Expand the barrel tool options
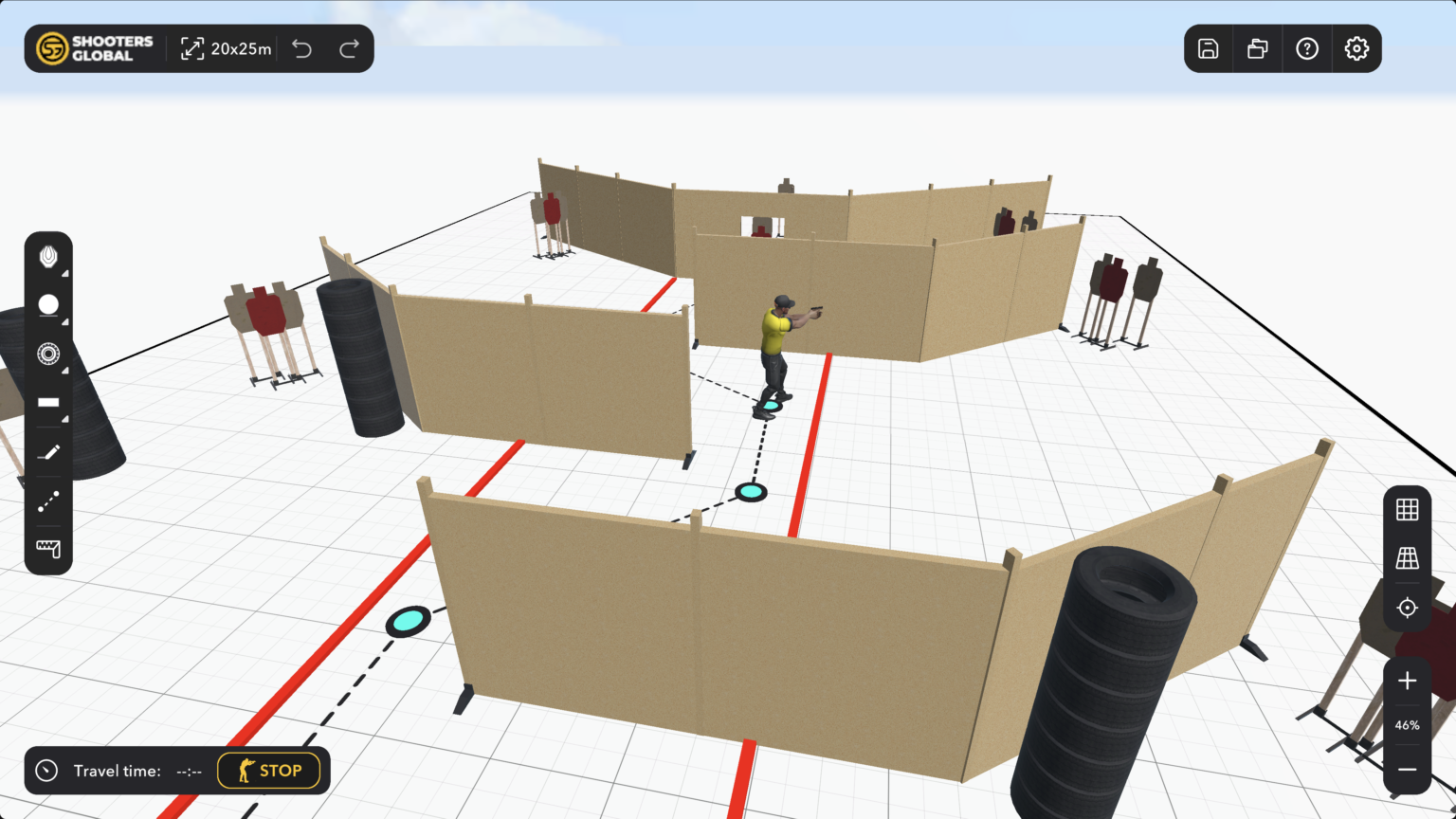Viewport: 1456px width, 819px height. point(64,323)
